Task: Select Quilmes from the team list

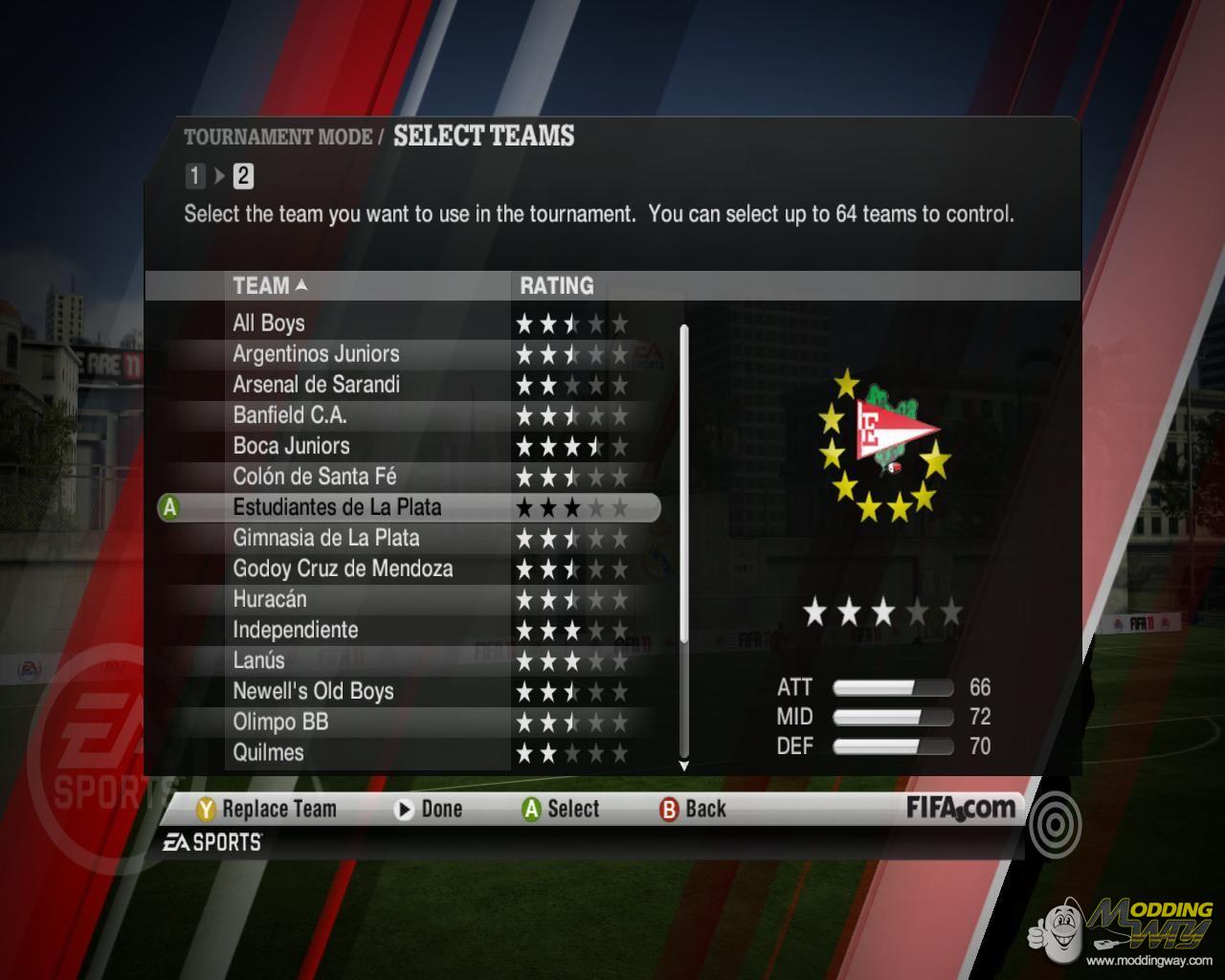Action: pos(268,752)
